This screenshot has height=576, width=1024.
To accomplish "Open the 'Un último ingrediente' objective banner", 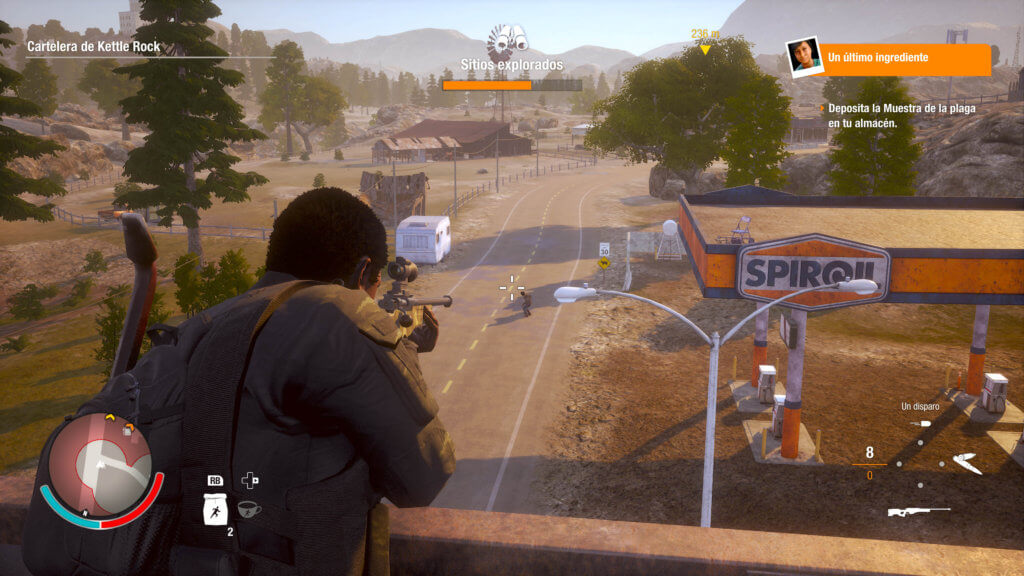I will [x=906, y=59].
